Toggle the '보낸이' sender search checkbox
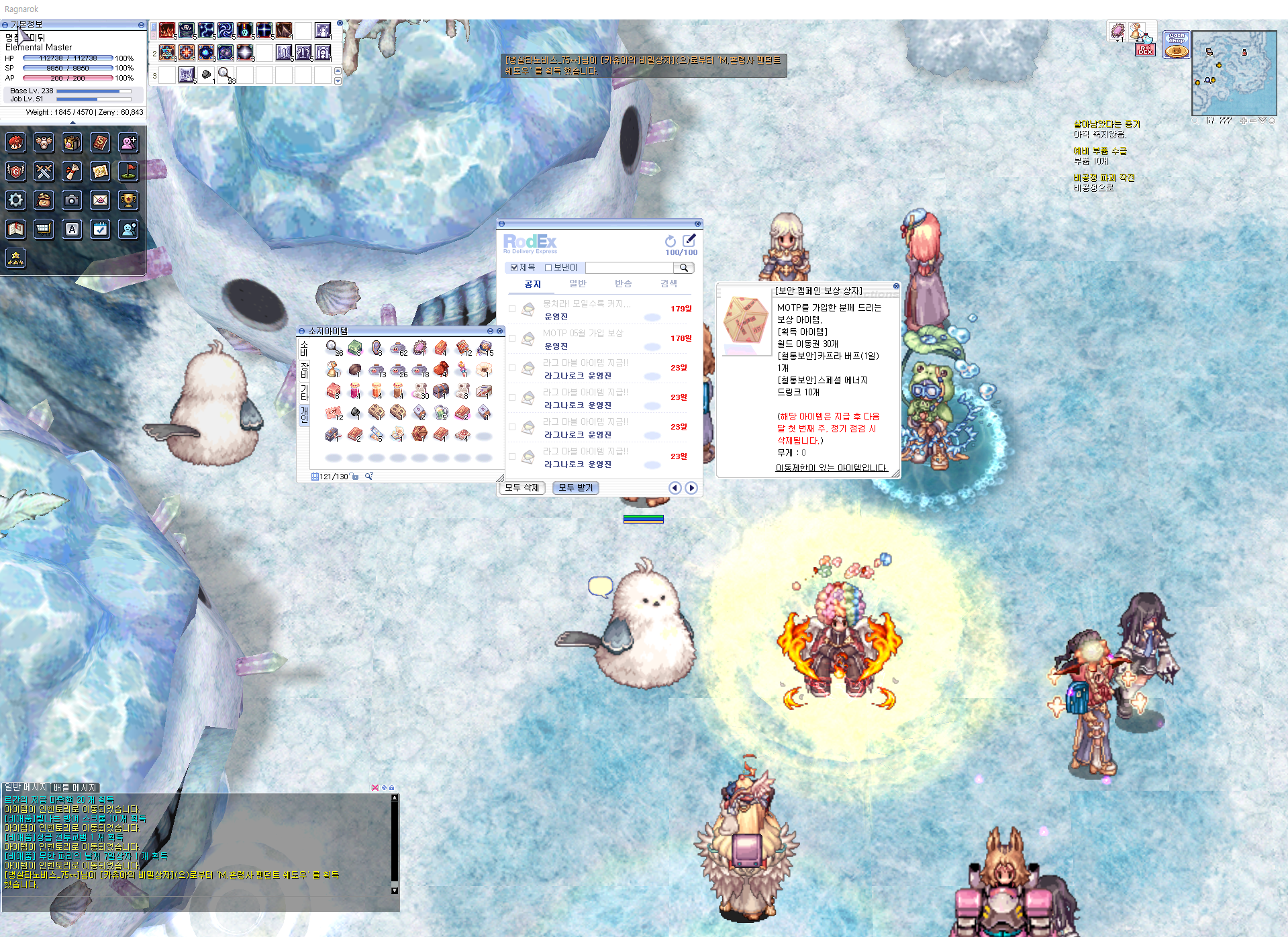This screenshot has width=1288, height=937. point(548,268)
